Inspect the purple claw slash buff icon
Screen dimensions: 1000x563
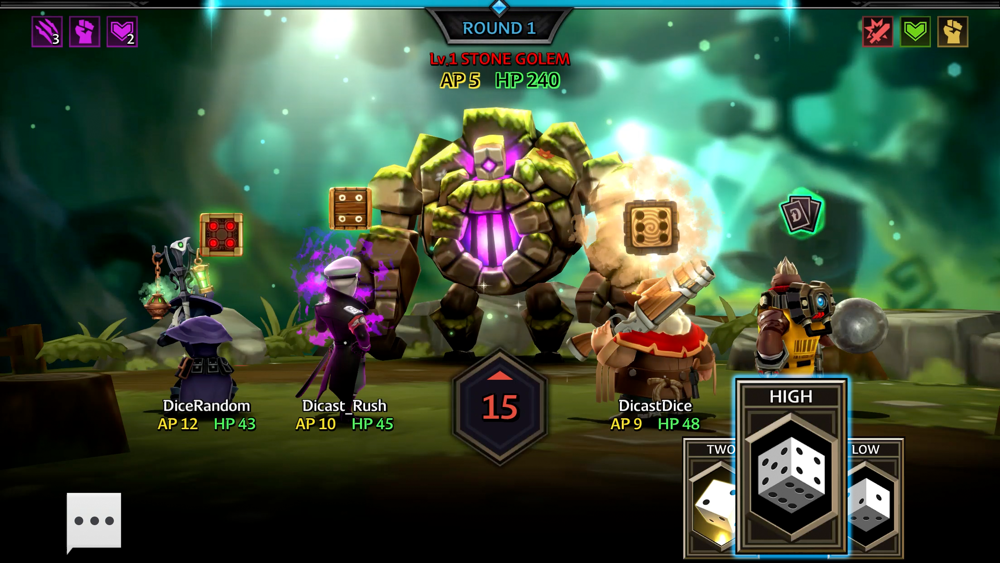pyautogui.click(x=47, y=32)
